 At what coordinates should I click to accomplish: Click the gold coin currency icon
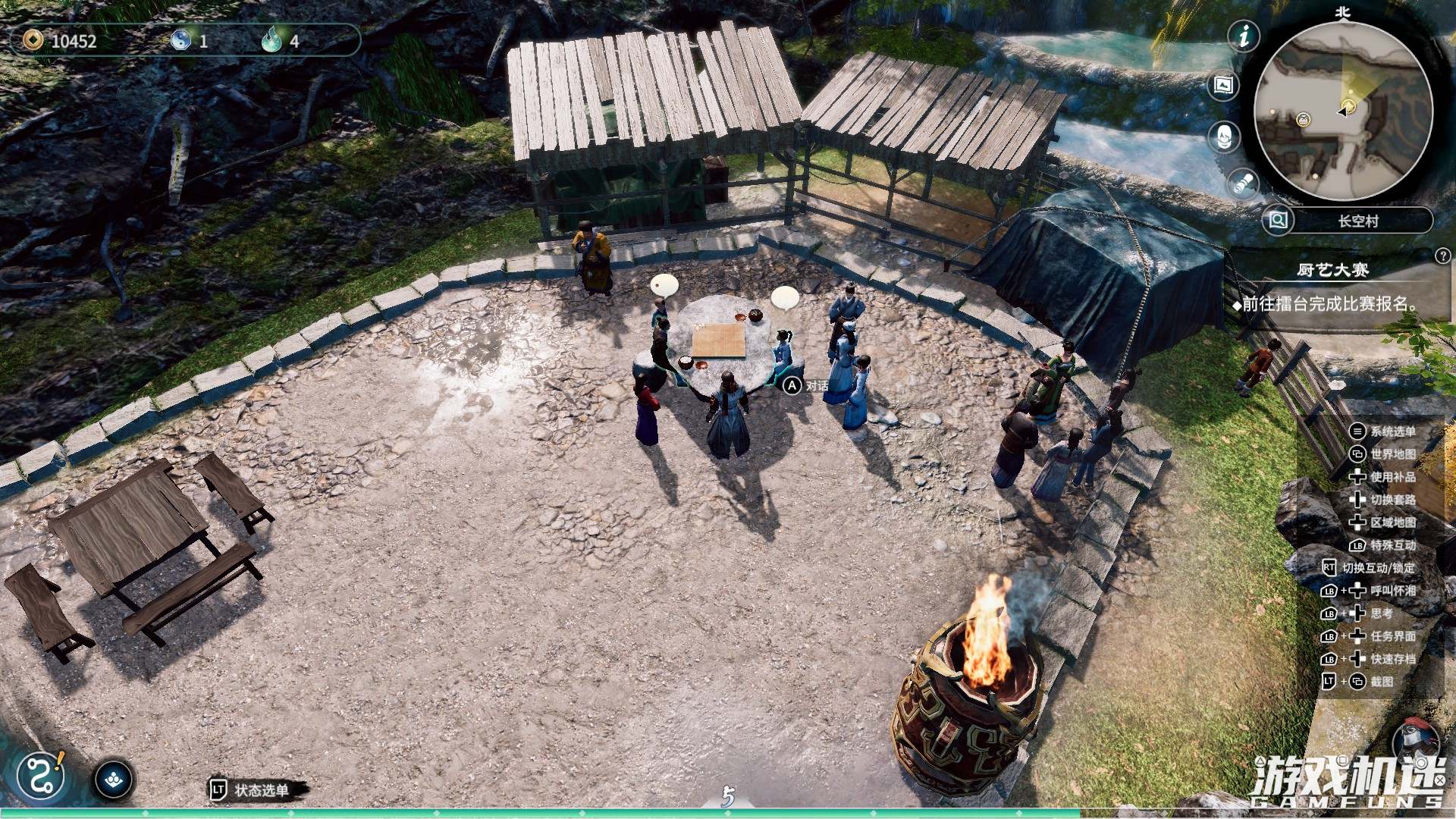(33, 39)
